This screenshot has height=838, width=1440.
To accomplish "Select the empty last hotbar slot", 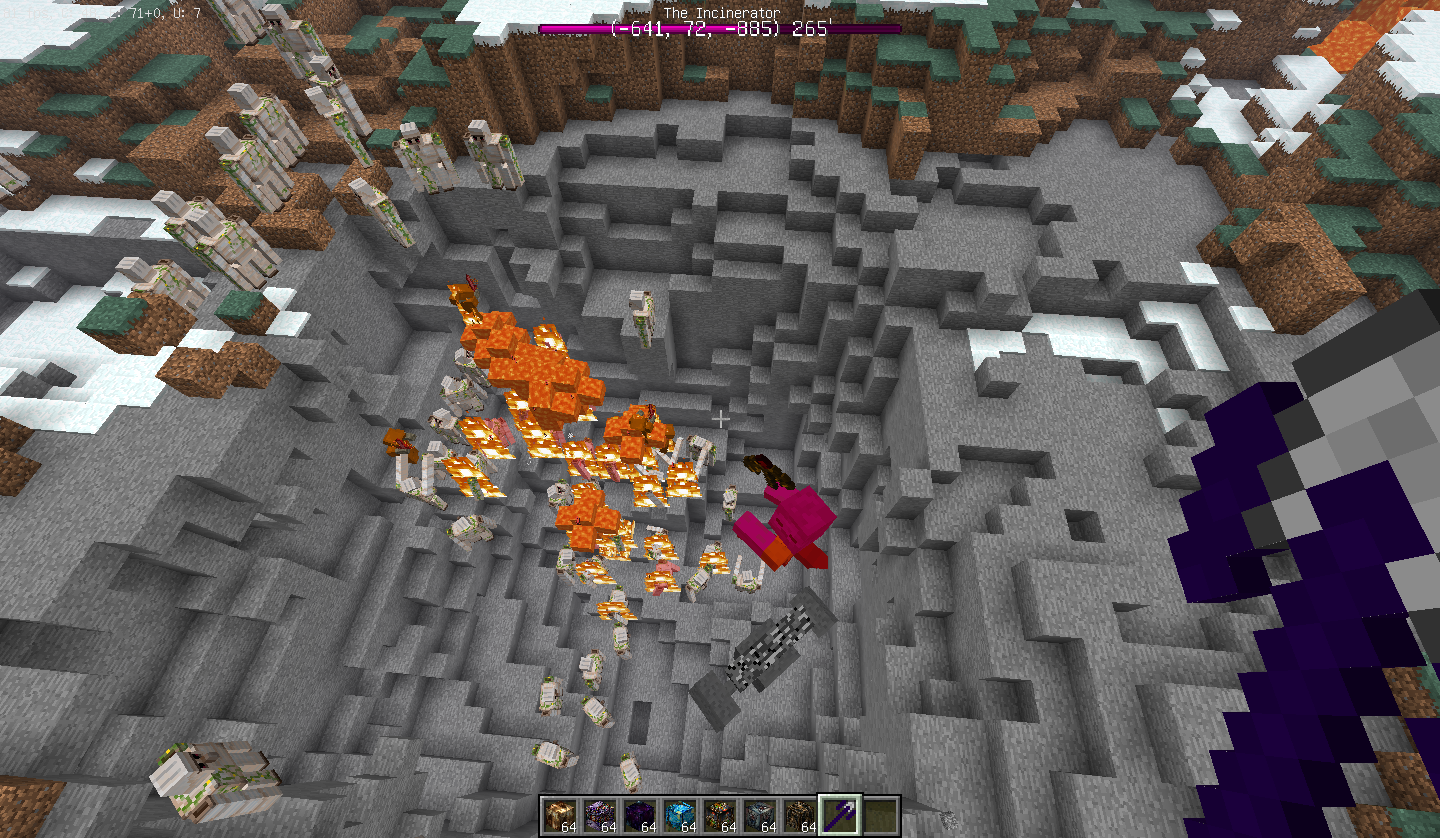I will [x=880, y=815].
